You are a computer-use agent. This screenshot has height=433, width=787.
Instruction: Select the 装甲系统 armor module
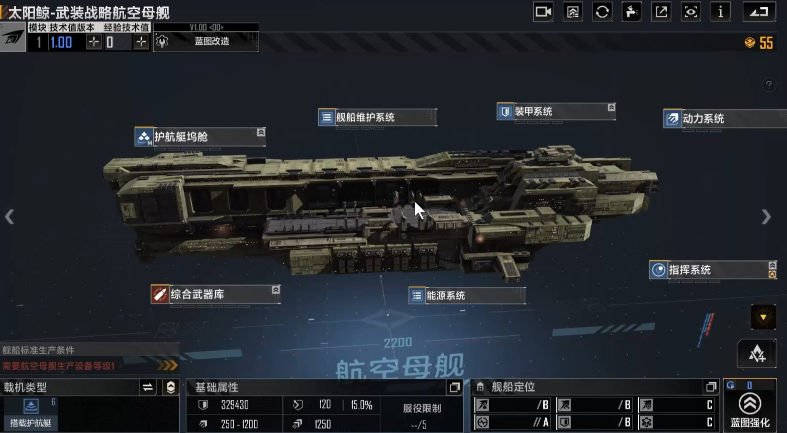(x=552, y=111)
